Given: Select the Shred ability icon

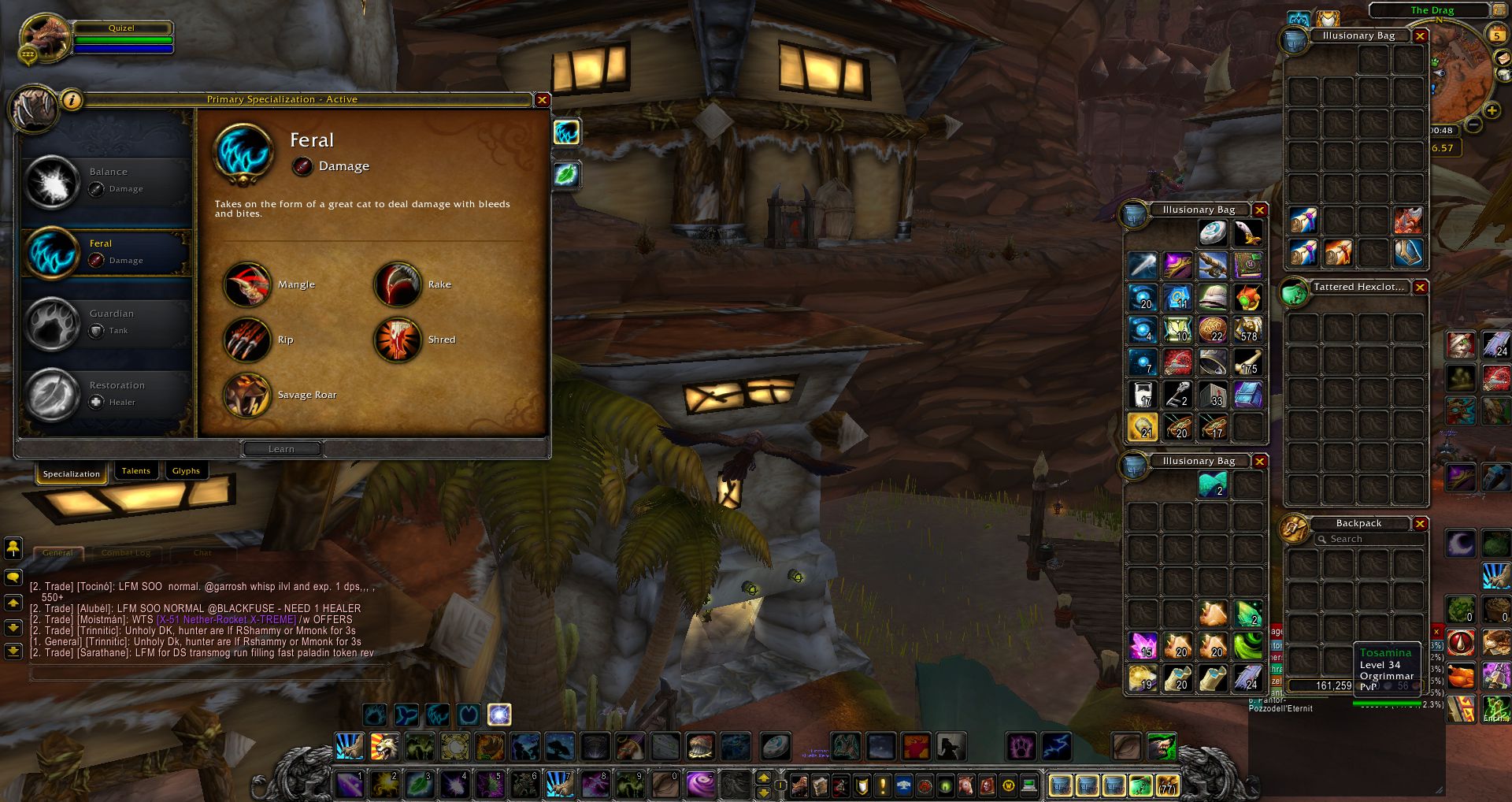Looking at the screenshot, I should 397,340.
